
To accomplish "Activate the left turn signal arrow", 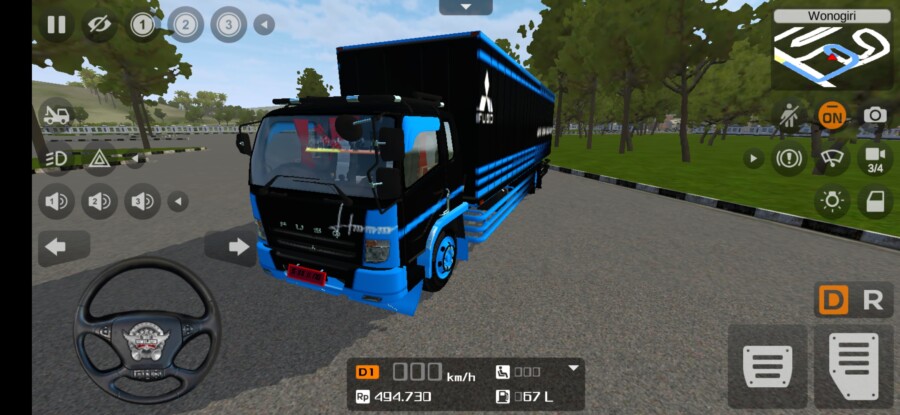I will [x=57, y=246].
